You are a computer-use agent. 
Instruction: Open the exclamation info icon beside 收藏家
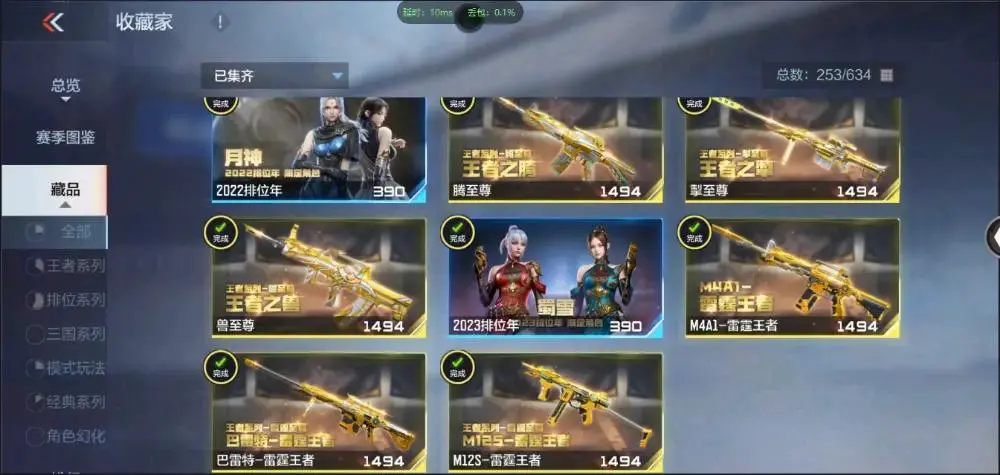pyautogui.click(x=220, y=21)
